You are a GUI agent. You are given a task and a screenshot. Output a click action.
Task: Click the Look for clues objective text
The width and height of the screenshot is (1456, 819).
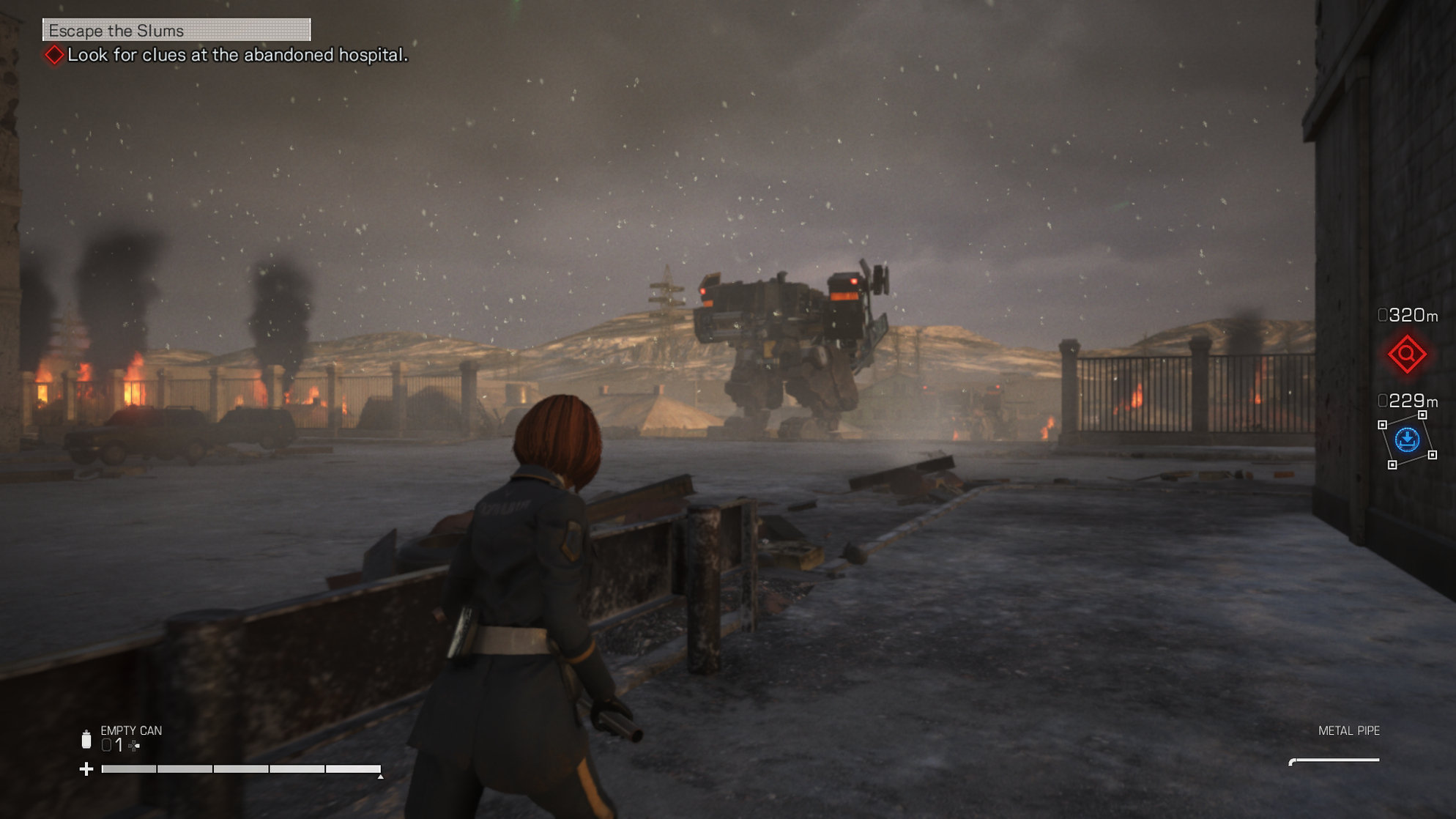coord(238,53)
